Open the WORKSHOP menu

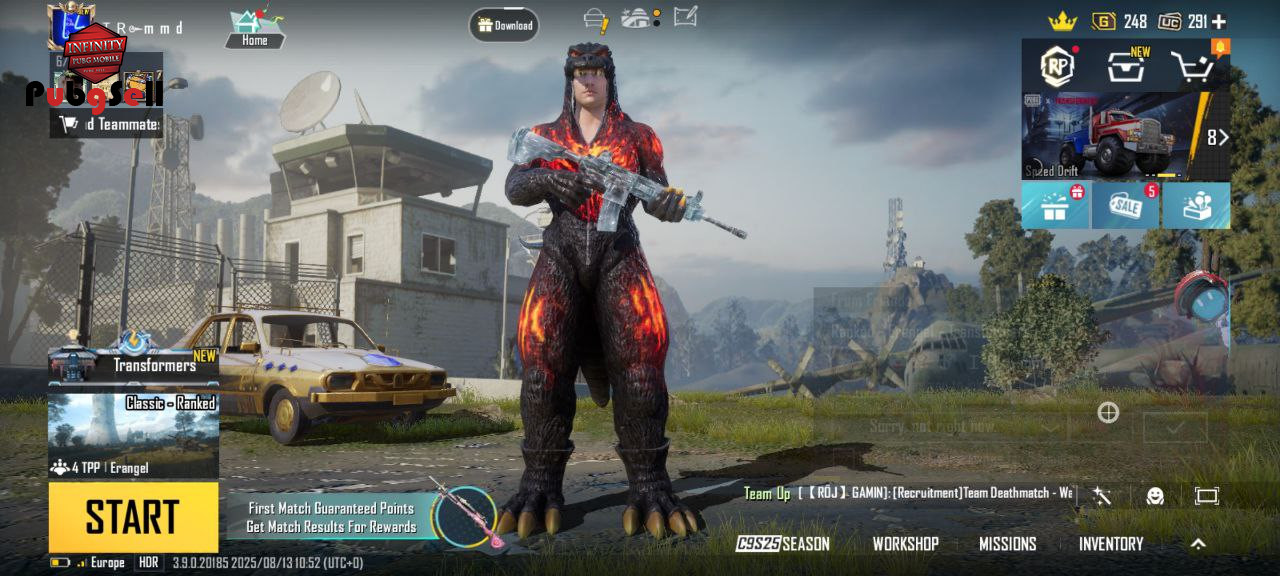tap(905, 544)
